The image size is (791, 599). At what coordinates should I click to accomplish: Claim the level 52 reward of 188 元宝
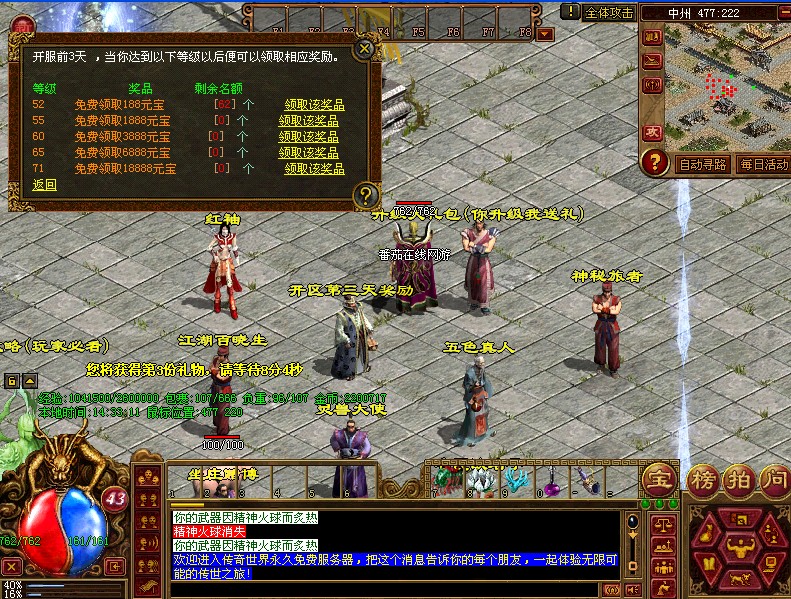(314, 104)
